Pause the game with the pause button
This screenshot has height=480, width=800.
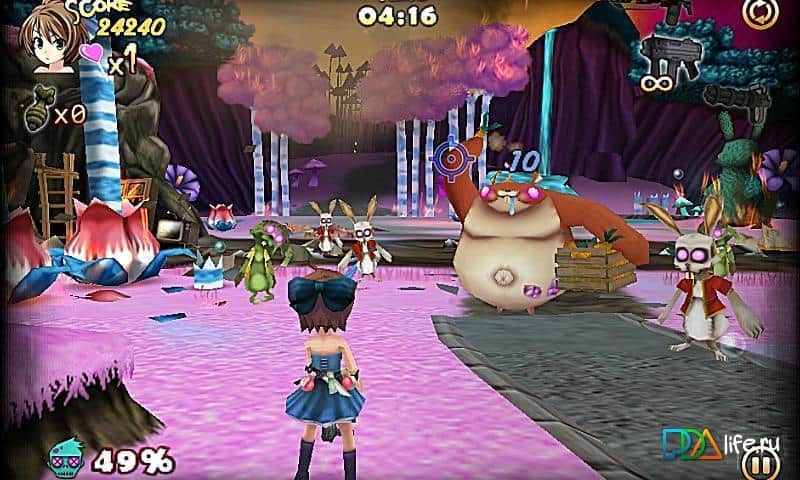point(762,463)
